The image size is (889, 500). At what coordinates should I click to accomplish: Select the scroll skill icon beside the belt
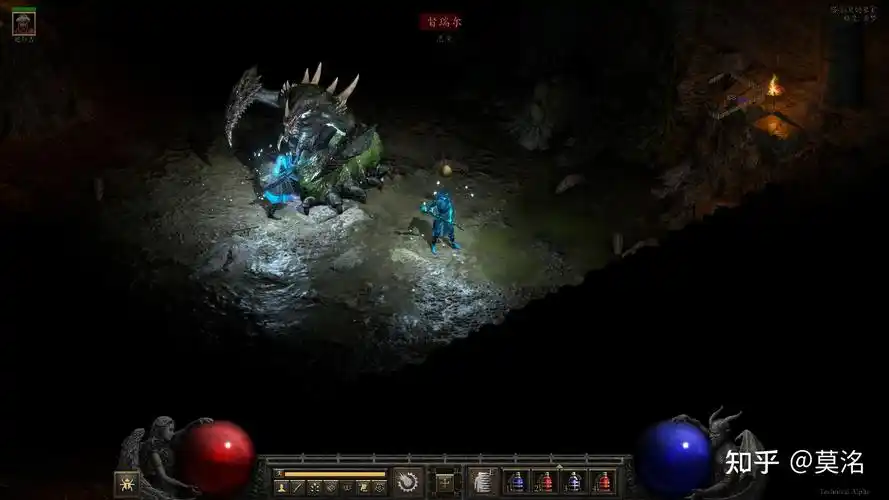[x=484, y=482]
